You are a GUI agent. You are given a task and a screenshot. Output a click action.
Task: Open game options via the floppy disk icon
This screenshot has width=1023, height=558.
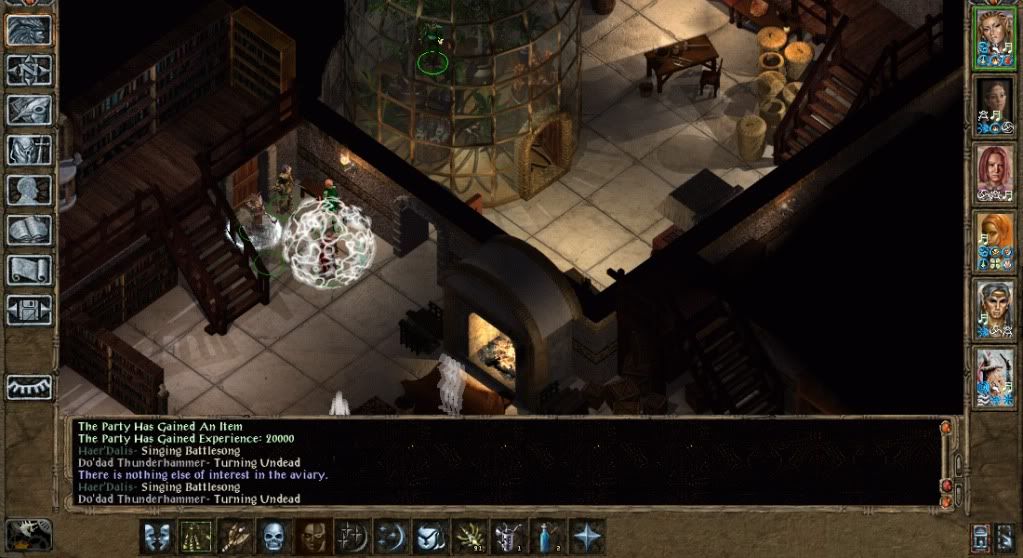tap(29, 308)
